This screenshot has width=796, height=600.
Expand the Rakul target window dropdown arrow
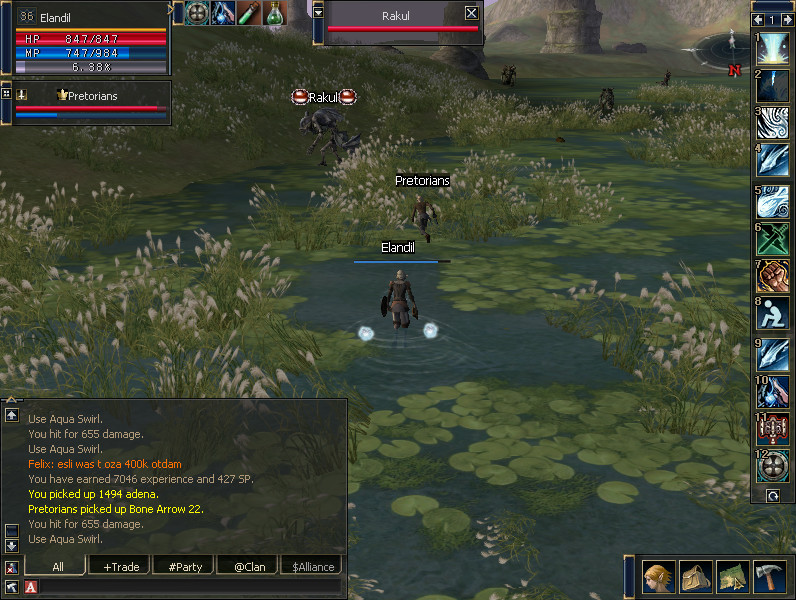pos(319,12)
